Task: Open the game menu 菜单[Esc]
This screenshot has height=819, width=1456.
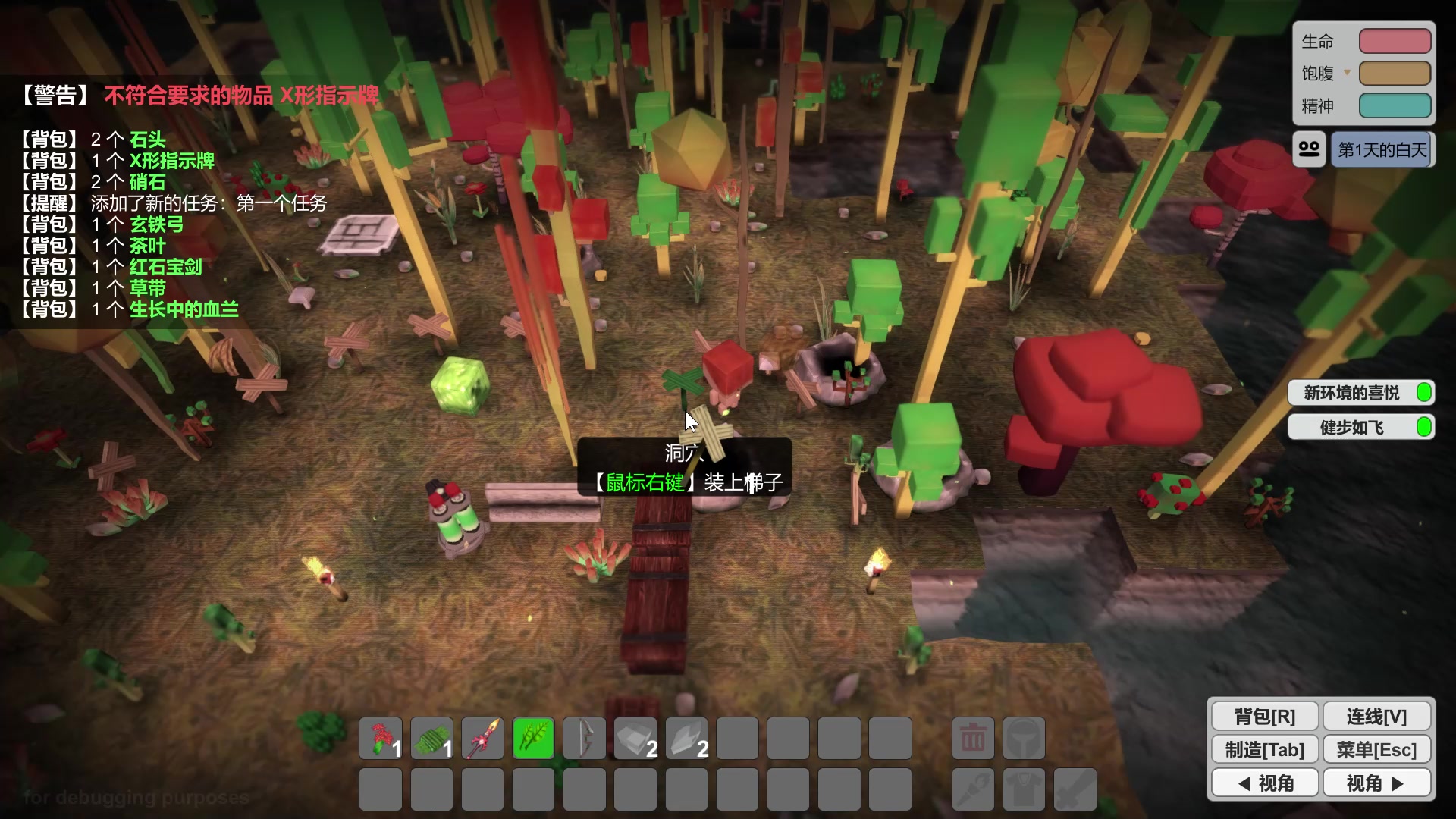Action: click(1376, 749)
